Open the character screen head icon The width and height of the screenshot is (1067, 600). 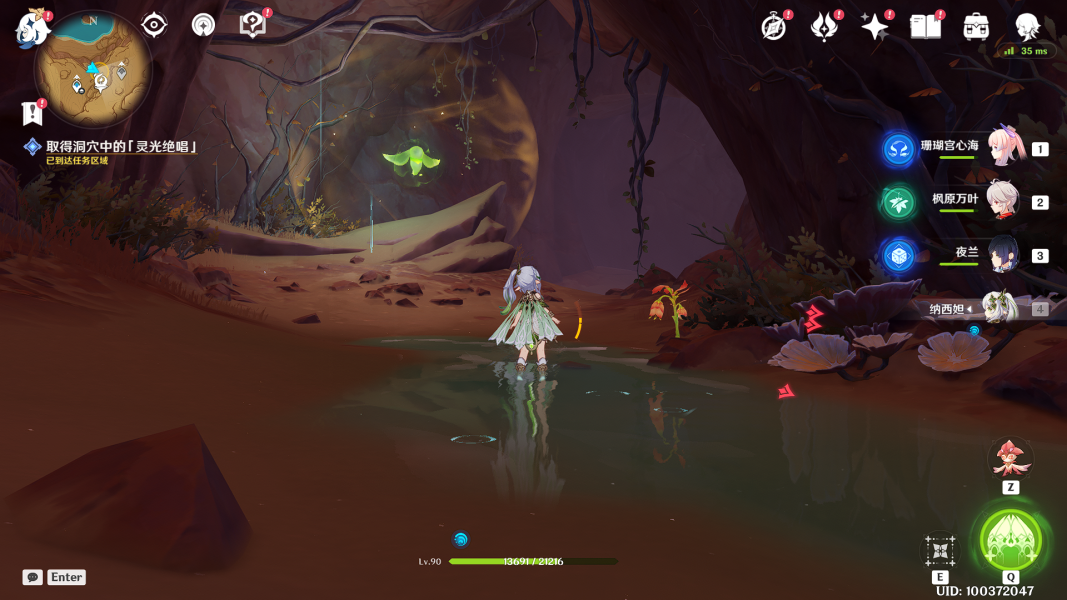(x=1027, y=27)
